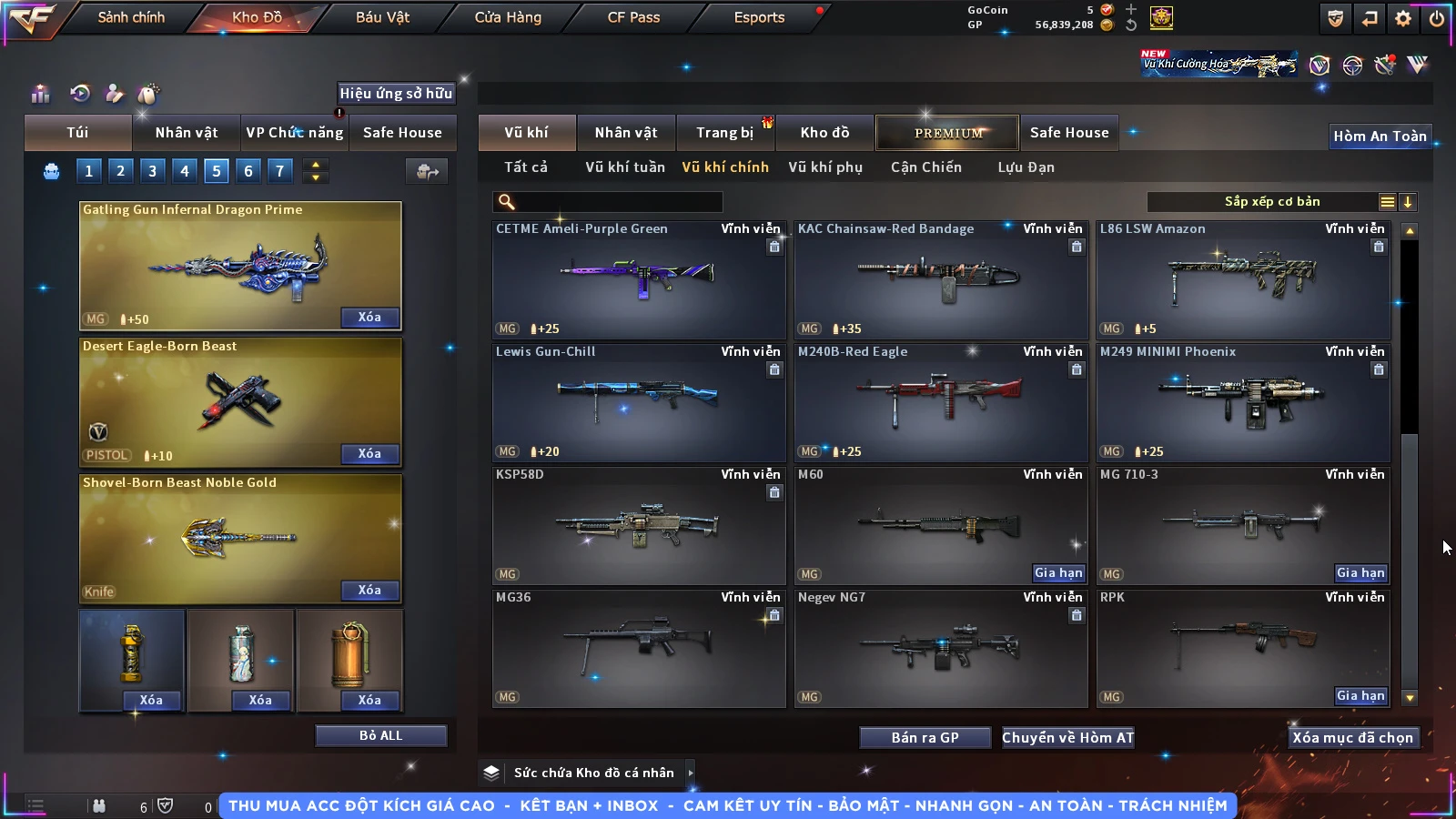Choose the M249 MINIMI Phoenix card
This screenshot has width=1456, height=819.
(1242, 401)
